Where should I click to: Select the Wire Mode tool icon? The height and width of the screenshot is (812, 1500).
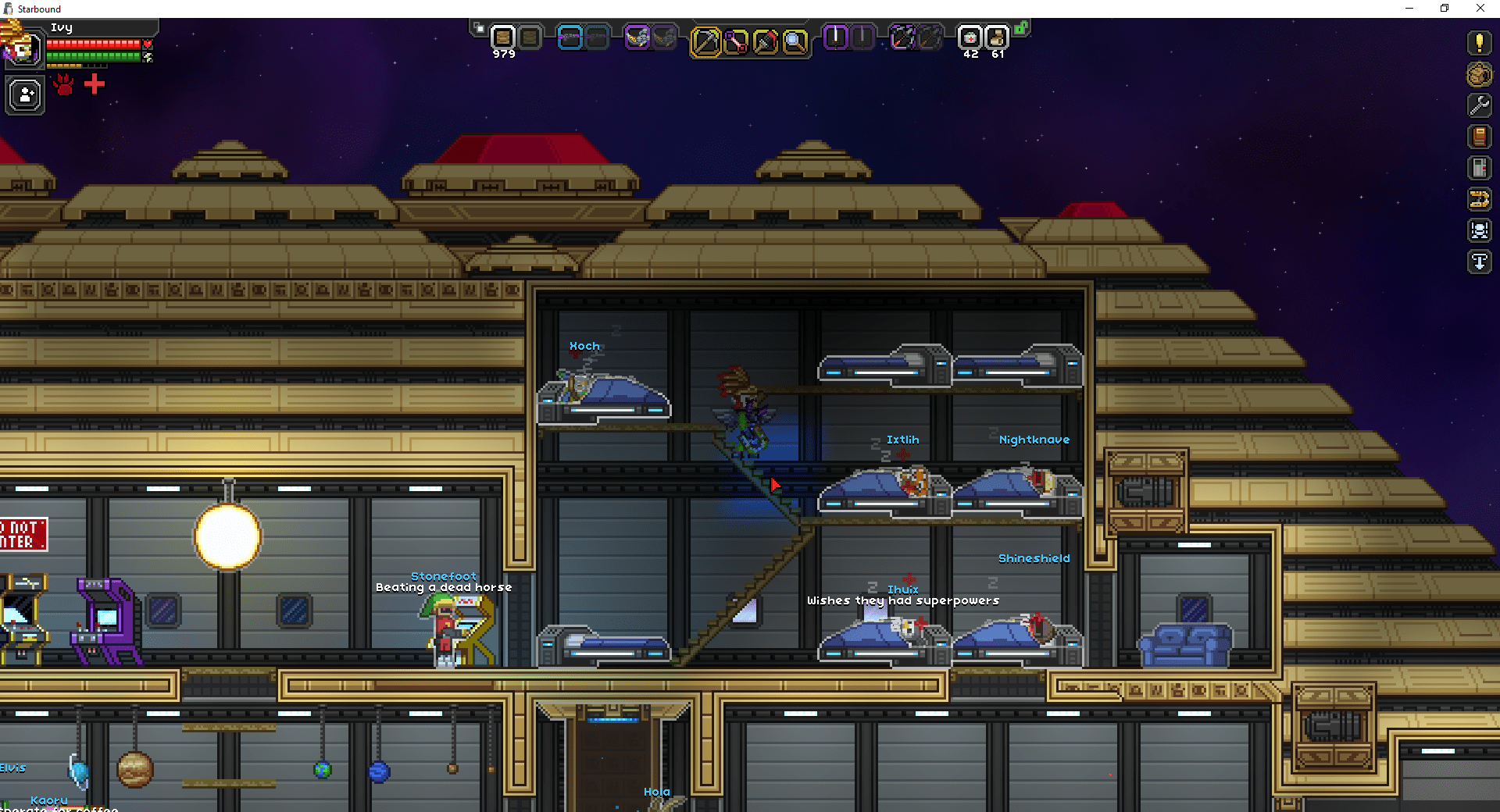click(737, 41)
